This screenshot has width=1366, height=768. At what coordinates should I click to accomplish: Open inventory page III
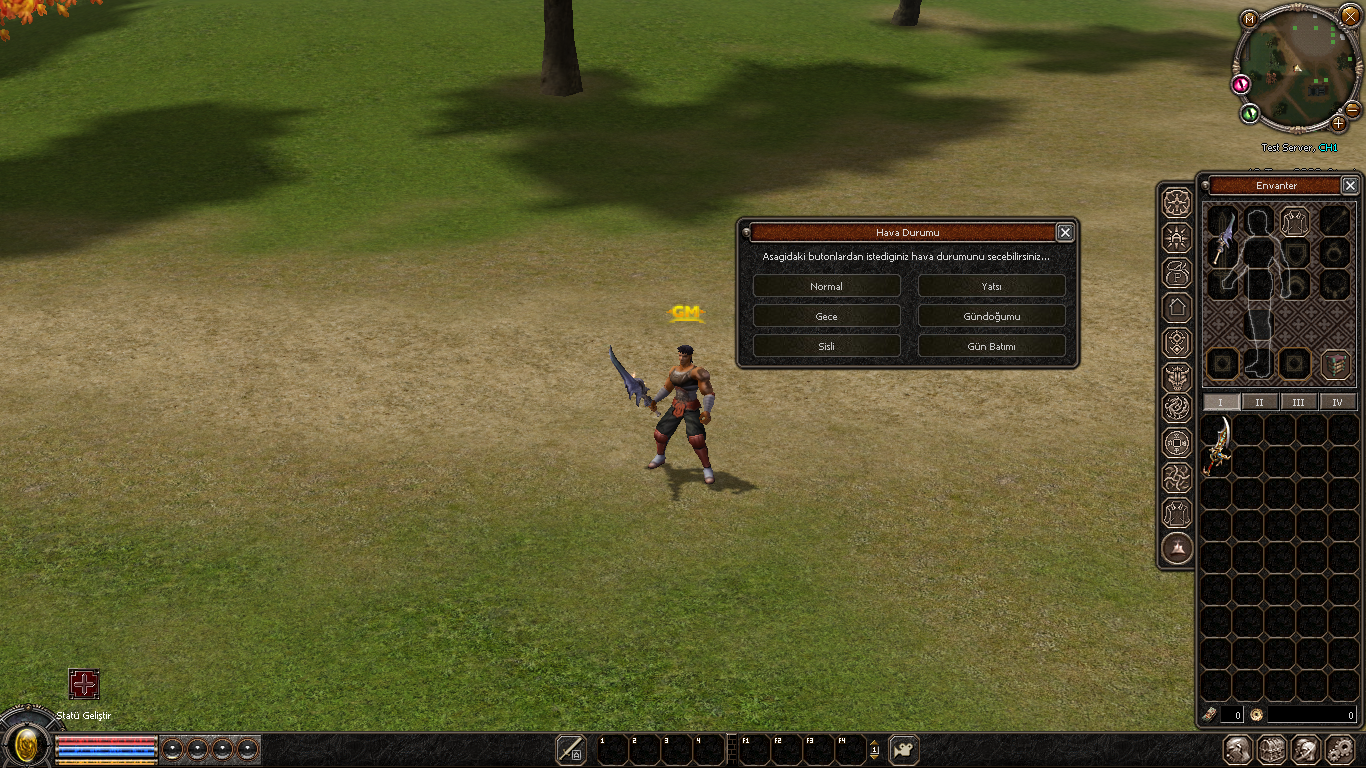tap(1298, 402)
